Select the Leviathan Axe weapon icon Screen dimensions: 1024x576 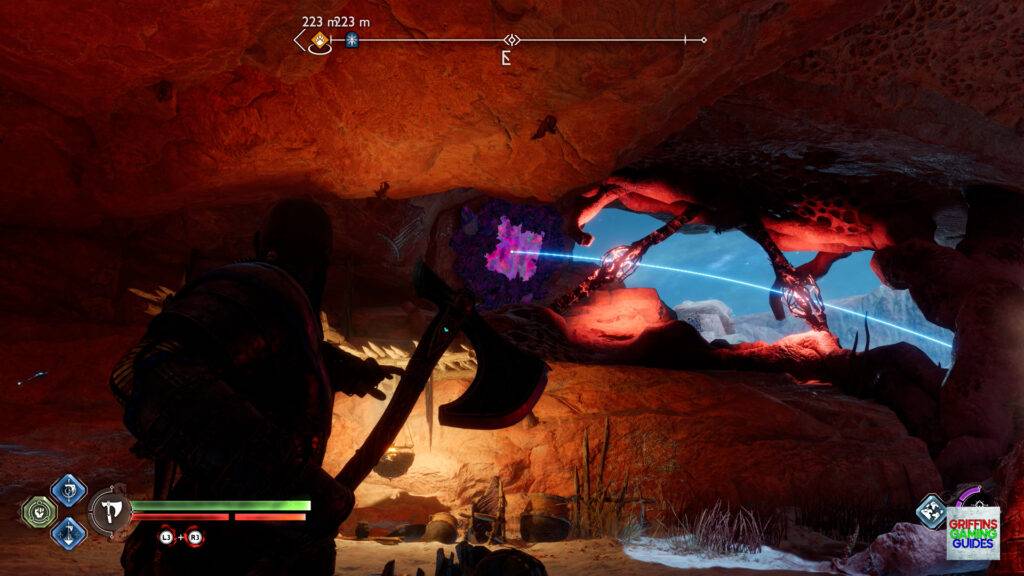pyautogui.click(x=110, y=510)
